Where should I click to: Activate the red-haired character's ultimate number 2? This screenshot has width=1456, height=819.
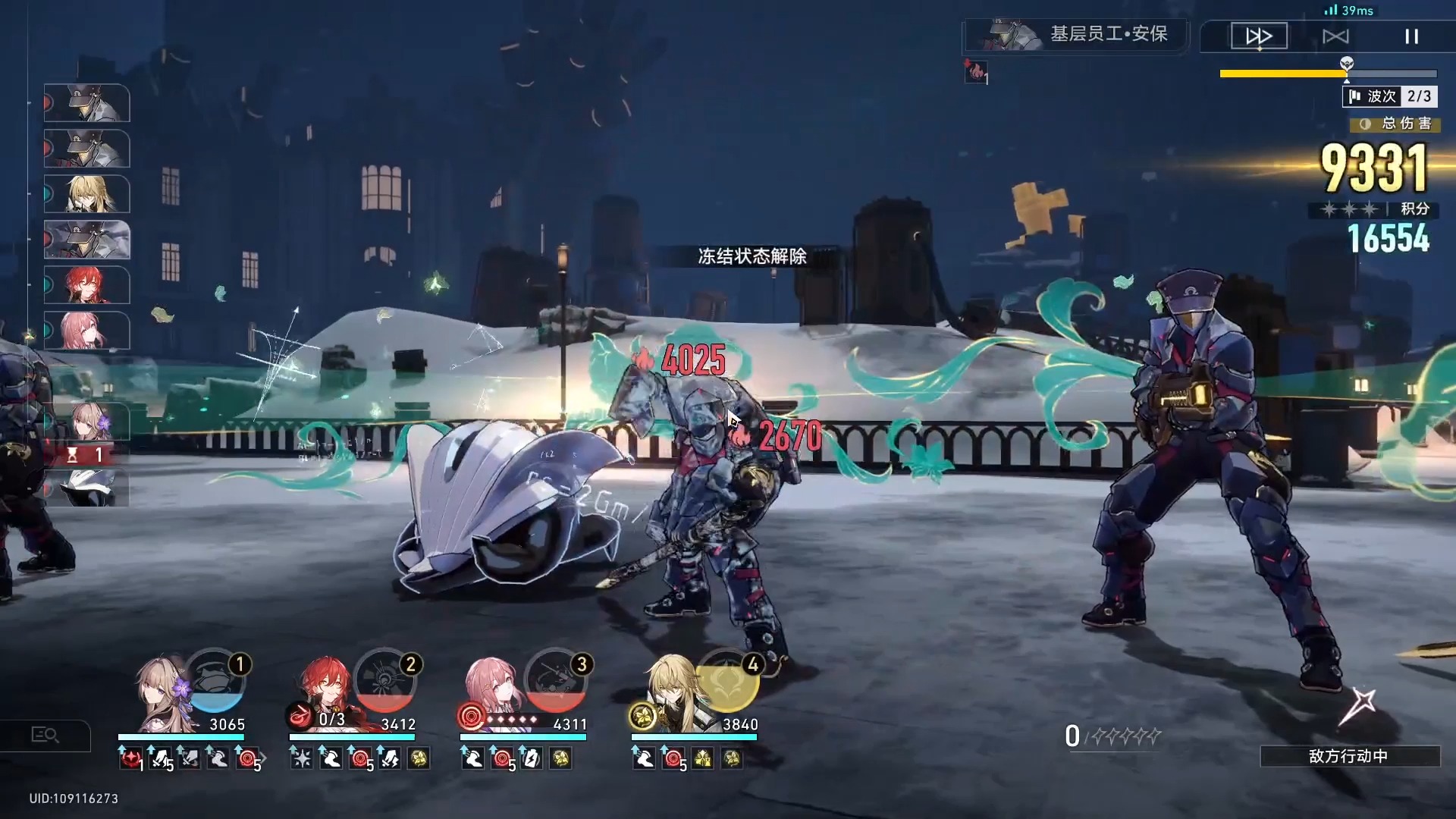coord(386,681)
